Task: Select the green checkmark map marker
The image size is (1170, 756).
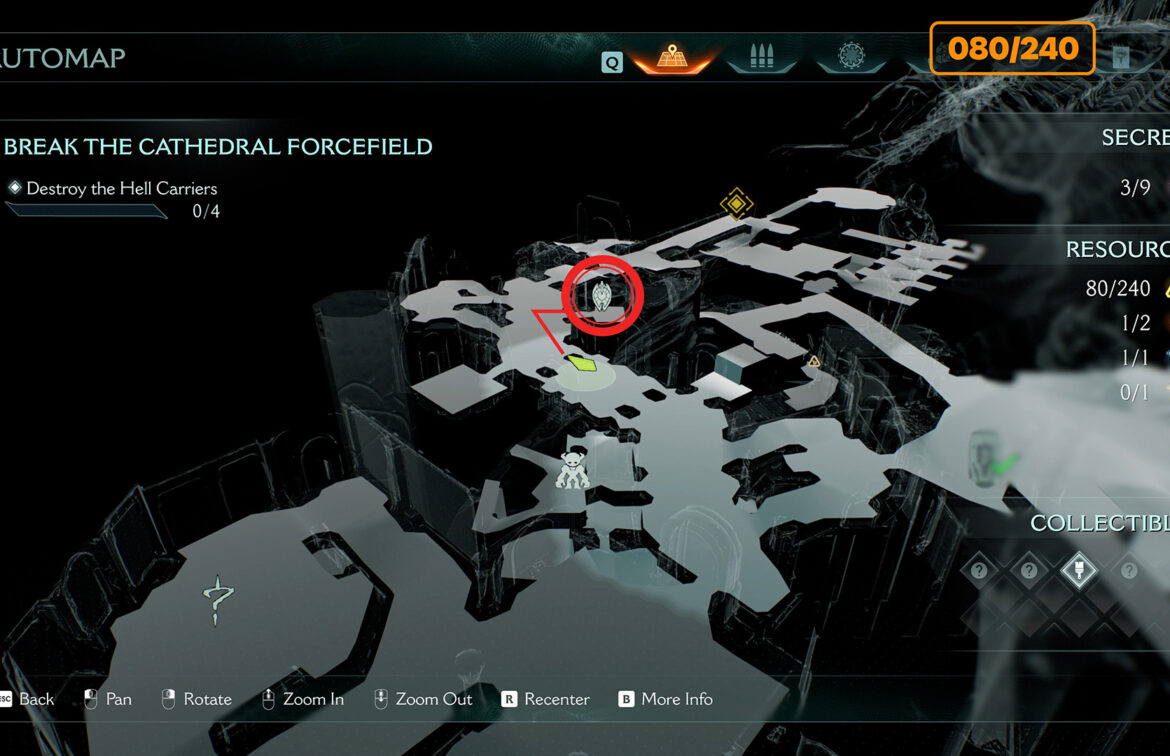Action: 1003,462
